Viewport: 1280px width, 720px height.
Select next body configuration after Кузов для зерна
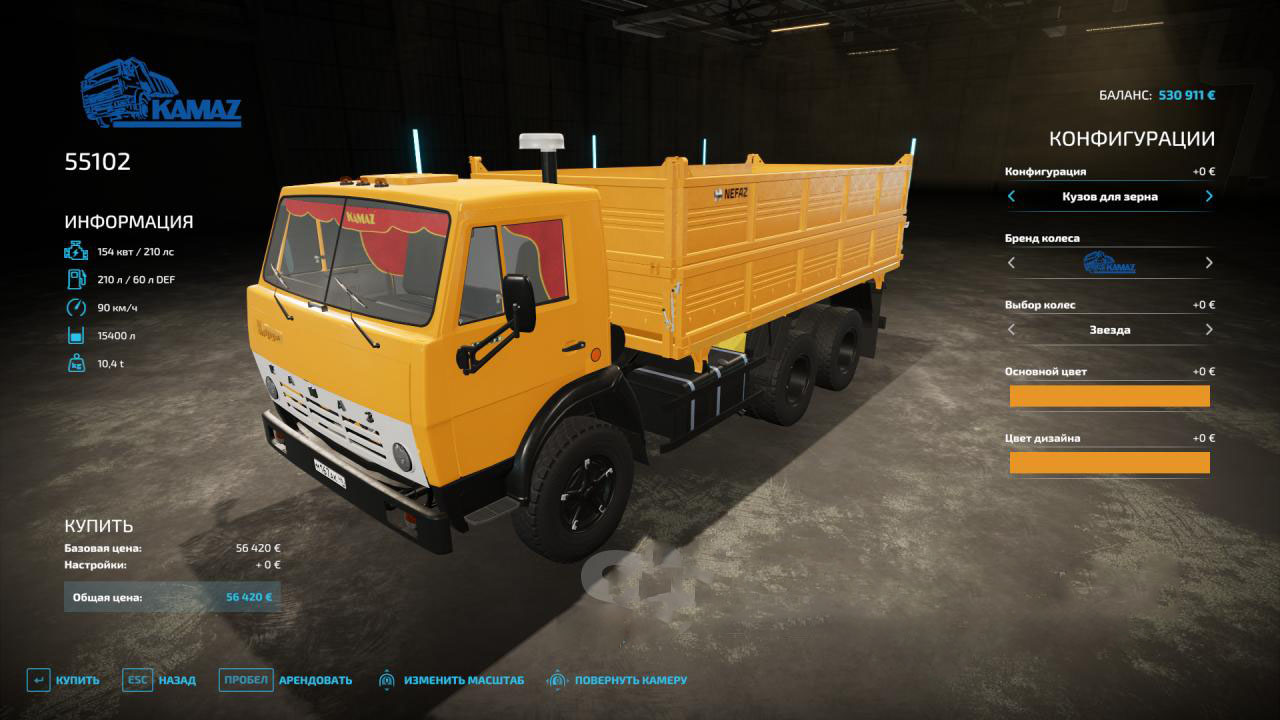(x=1209, y=197)
